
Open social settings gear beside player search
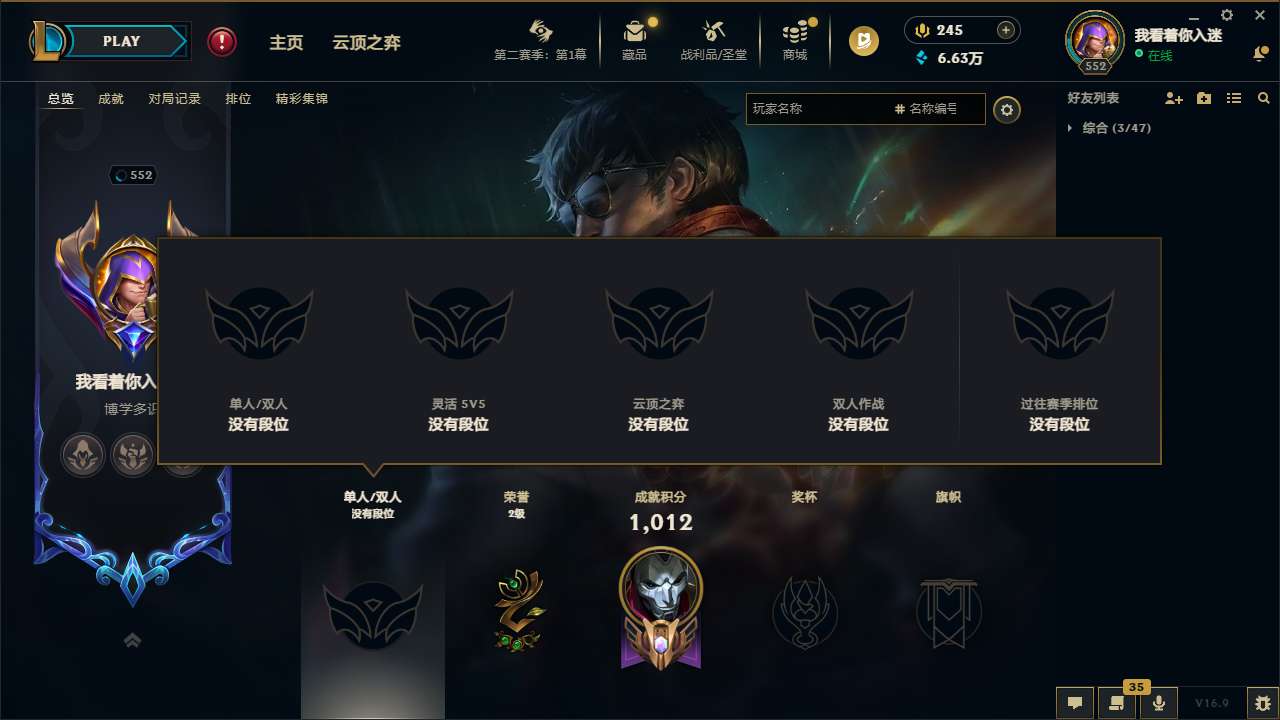[x=1007, y=109]
